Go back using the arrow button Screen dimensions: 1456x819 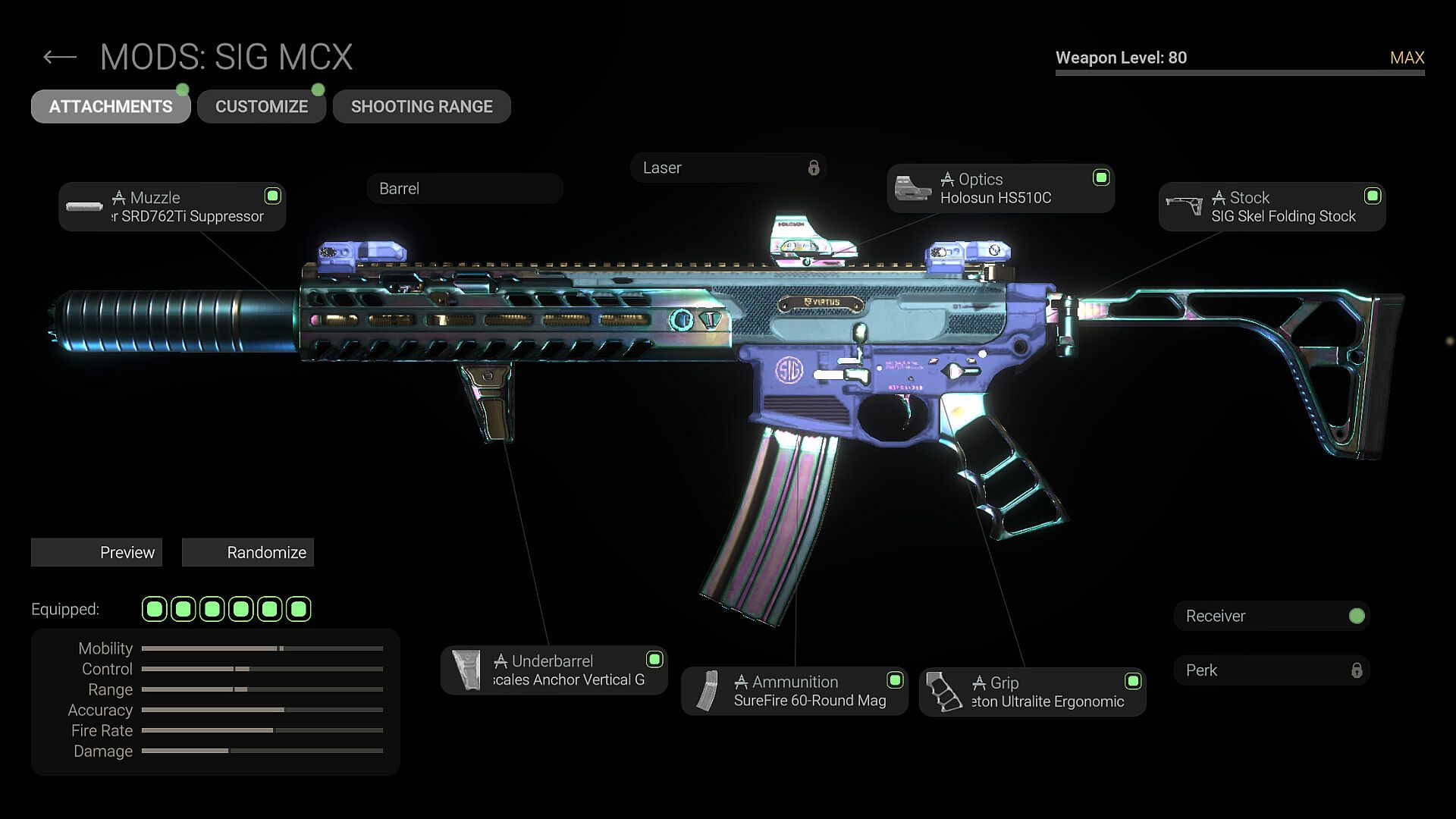pyautogui.click(x=60, y=57)
